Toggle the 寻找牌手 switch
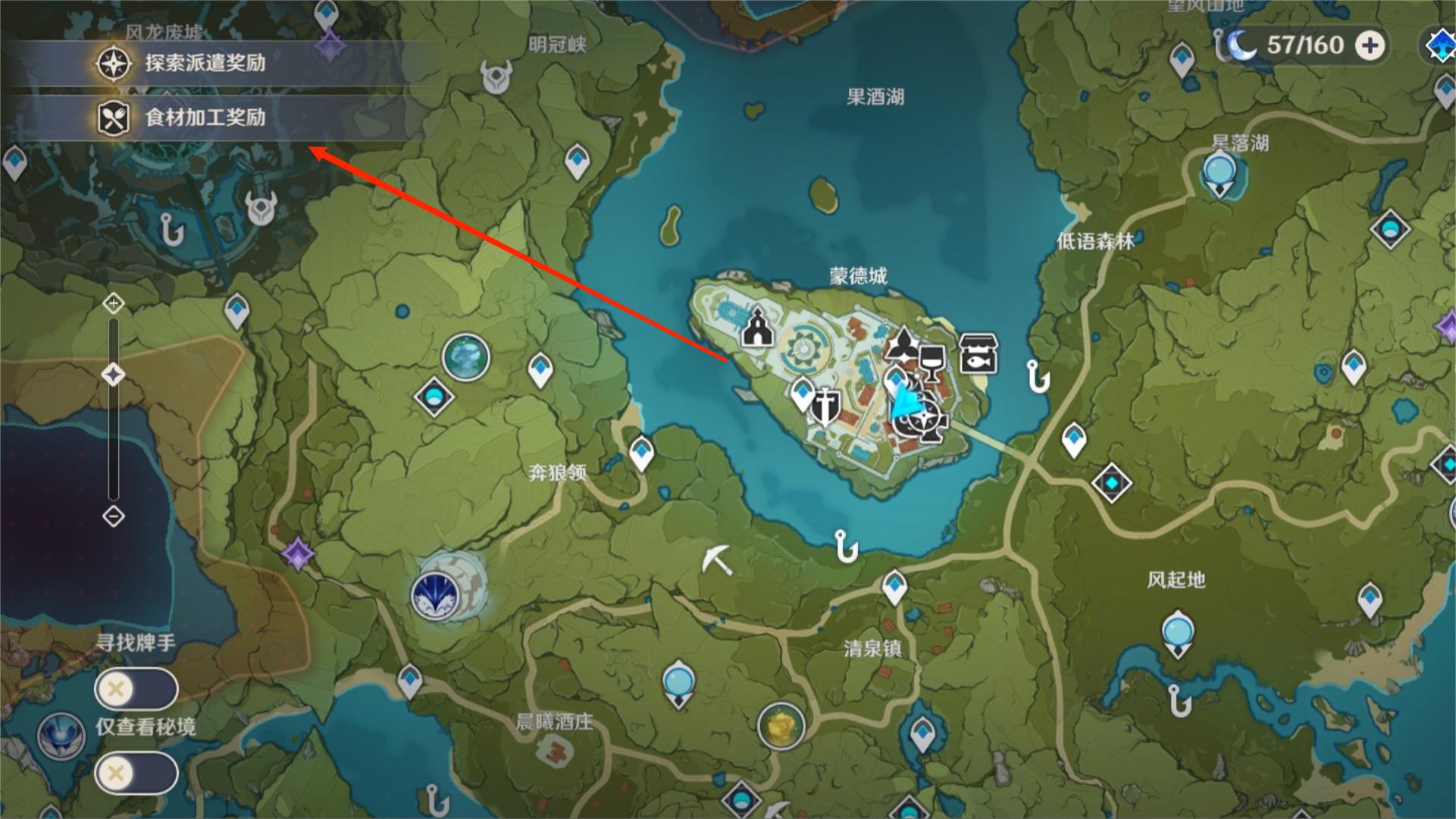1456x819 pixels. pos(136,690)
